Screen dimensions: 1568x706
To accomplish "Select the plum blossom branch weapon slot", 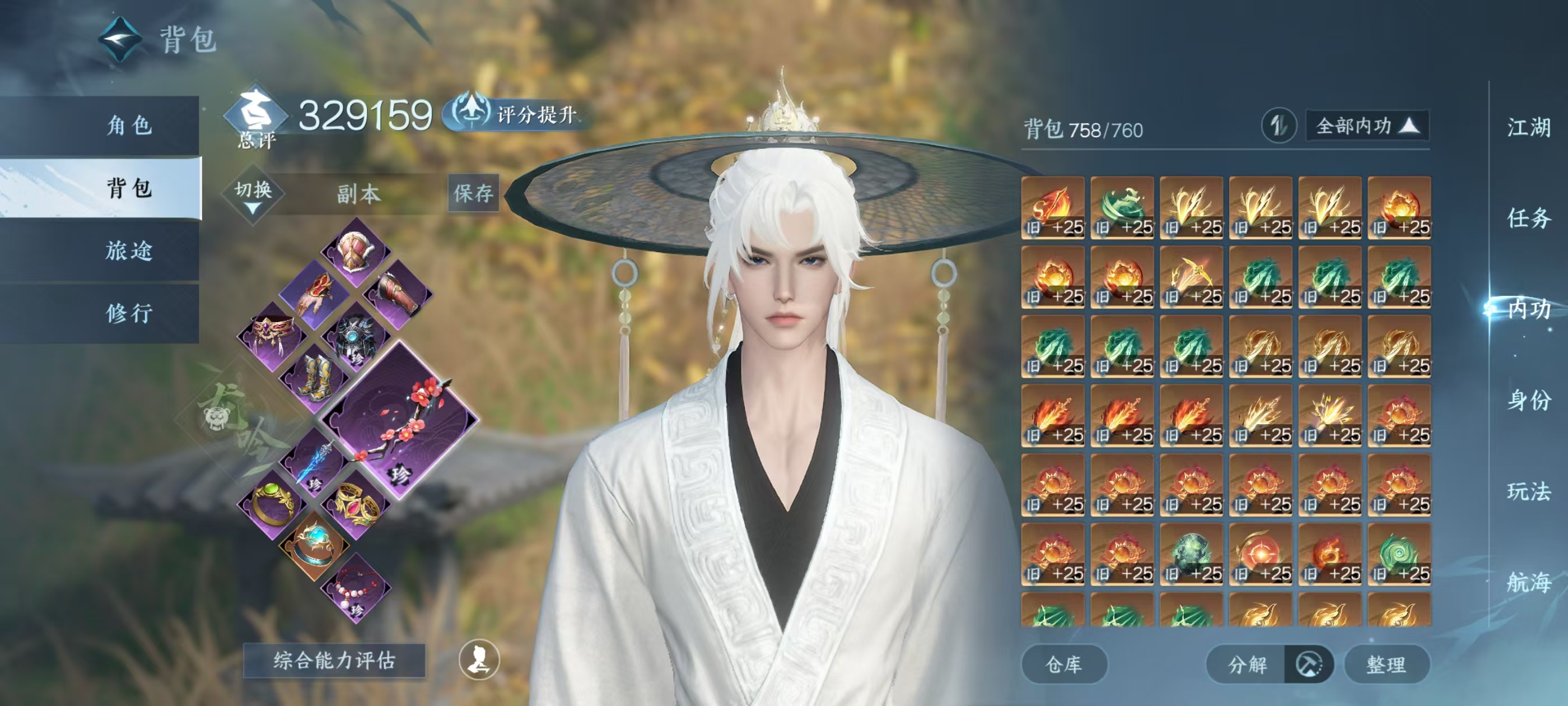I will click(x=400, y=420).
